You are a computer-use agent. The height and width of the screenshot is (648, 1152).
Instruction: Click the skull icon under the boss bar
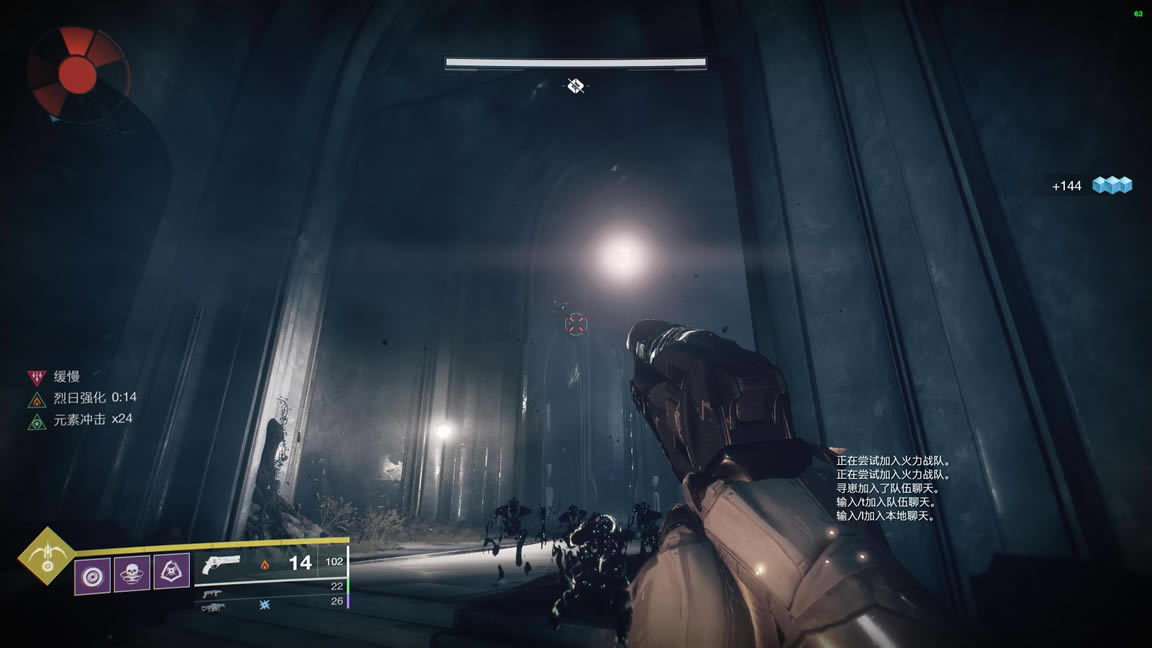[575, 87]
